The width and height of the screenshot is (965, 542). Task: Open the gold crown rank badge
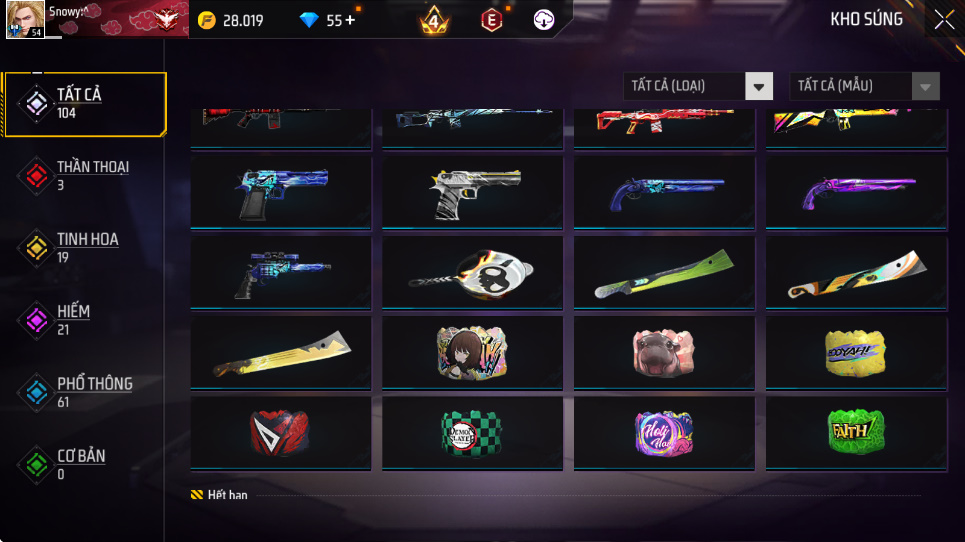[434, 20]
